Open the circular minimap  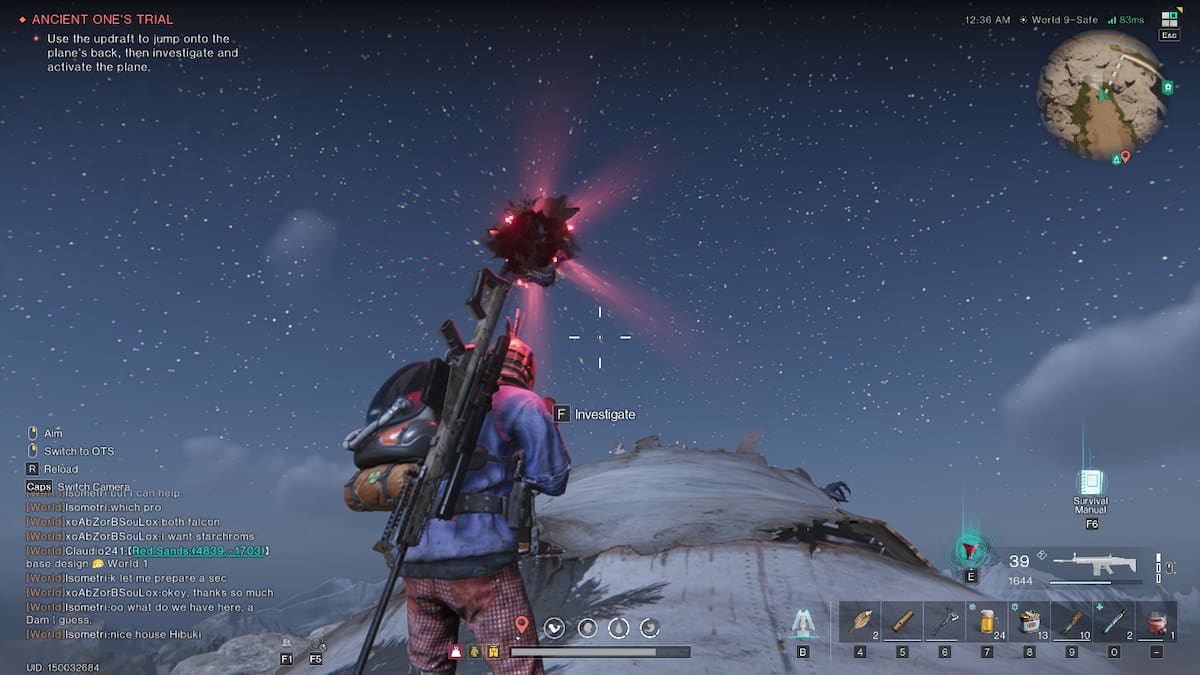[1100, 95]
